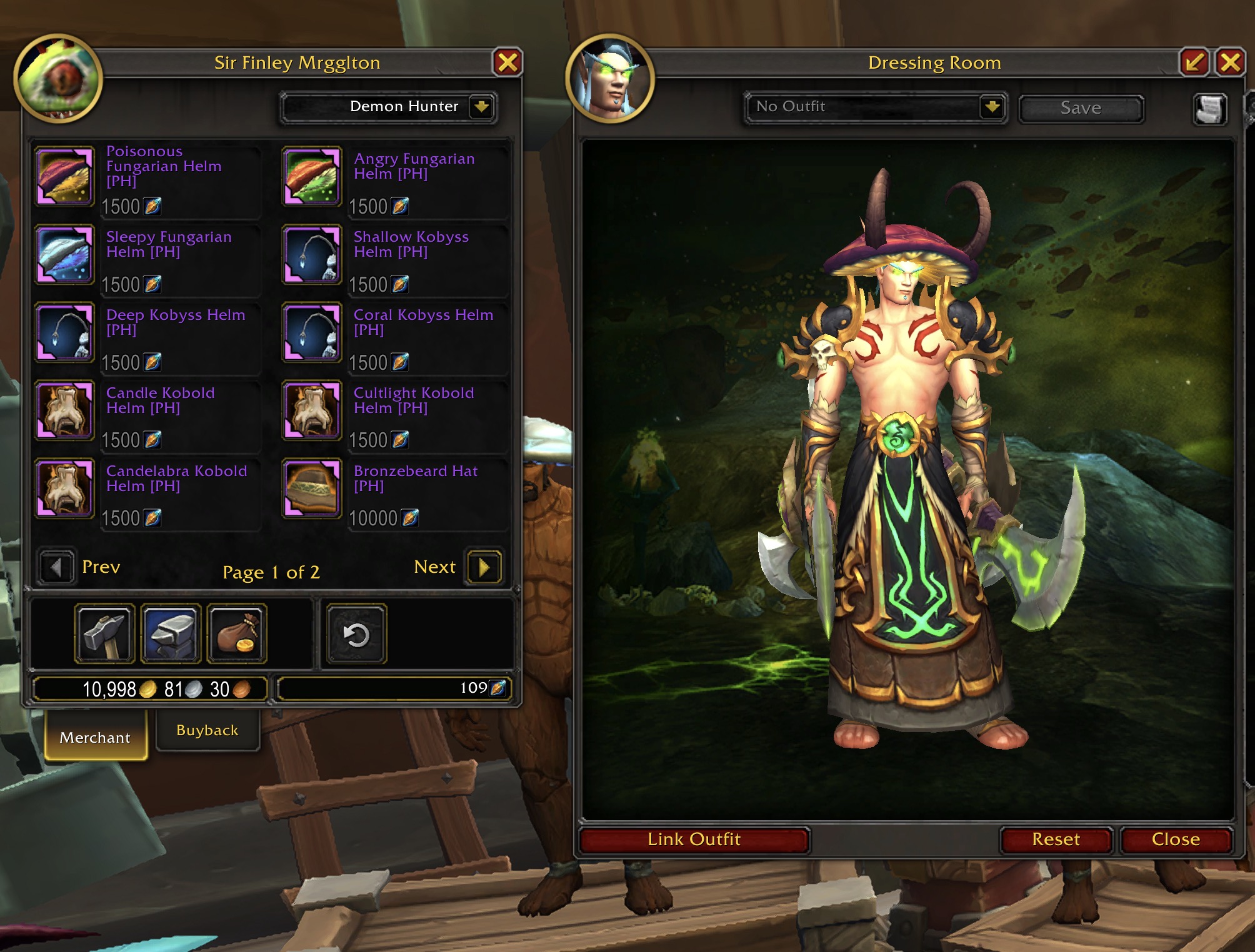Screen dimensions: 1255x952
Task: Select the Candle Kobold Helm item
Action: [x=65, y=410]
